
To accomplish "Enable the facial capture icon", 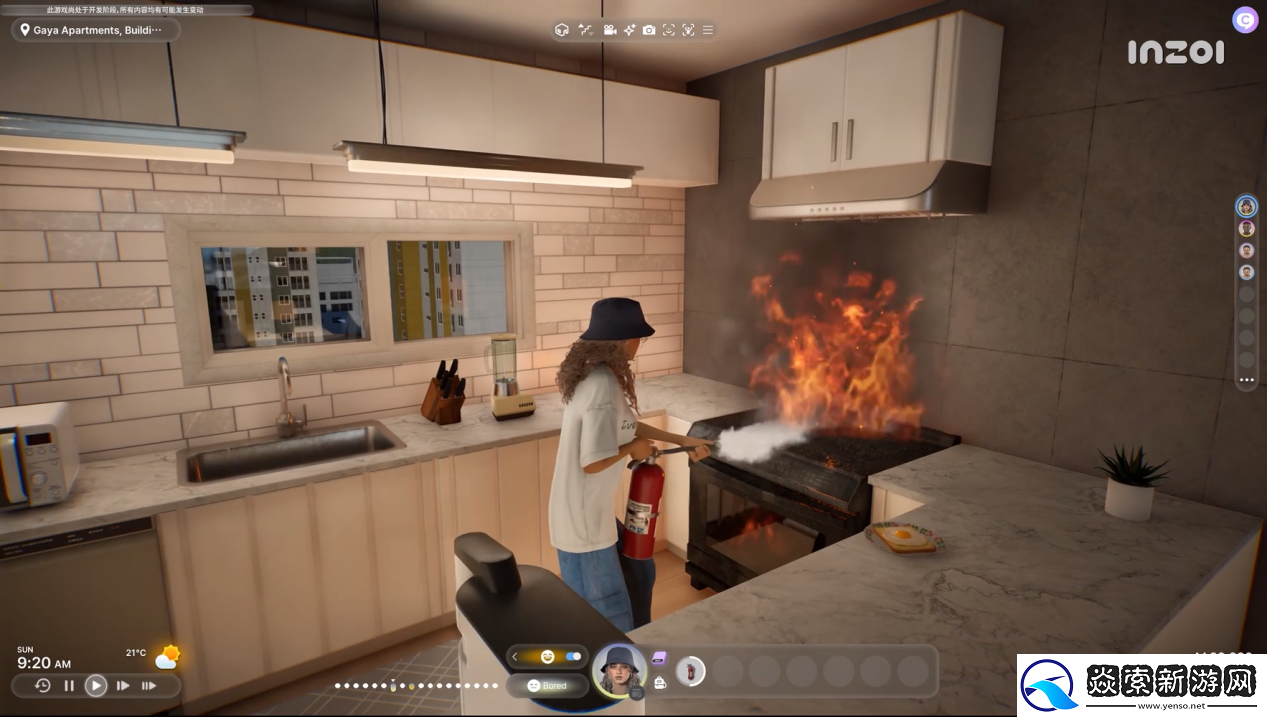I will pyautogui.click(x=669, y=30).
